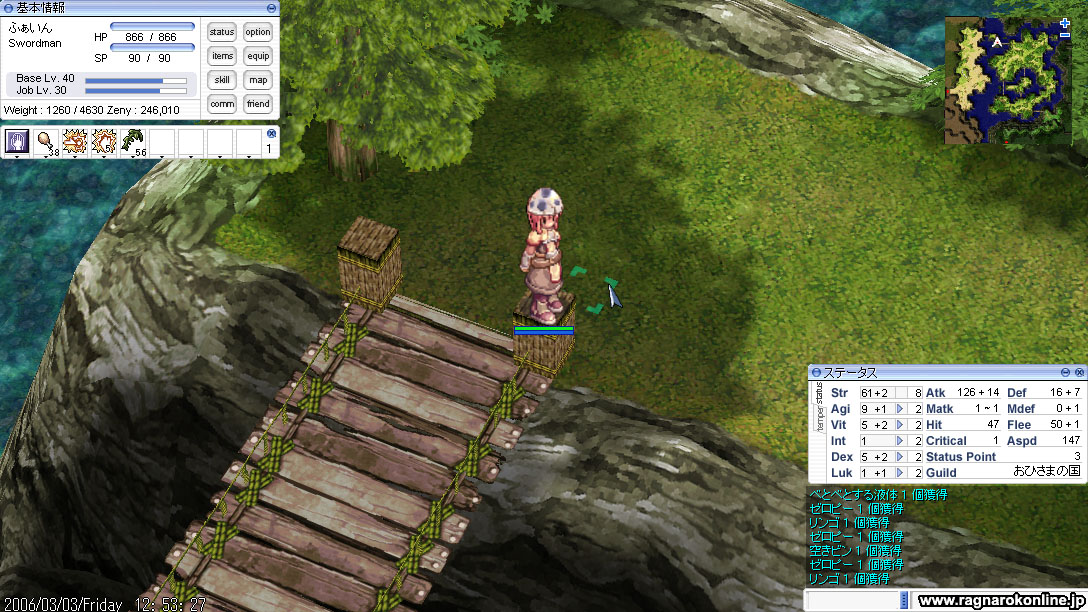Focus the chat input box

coord(855,600)
